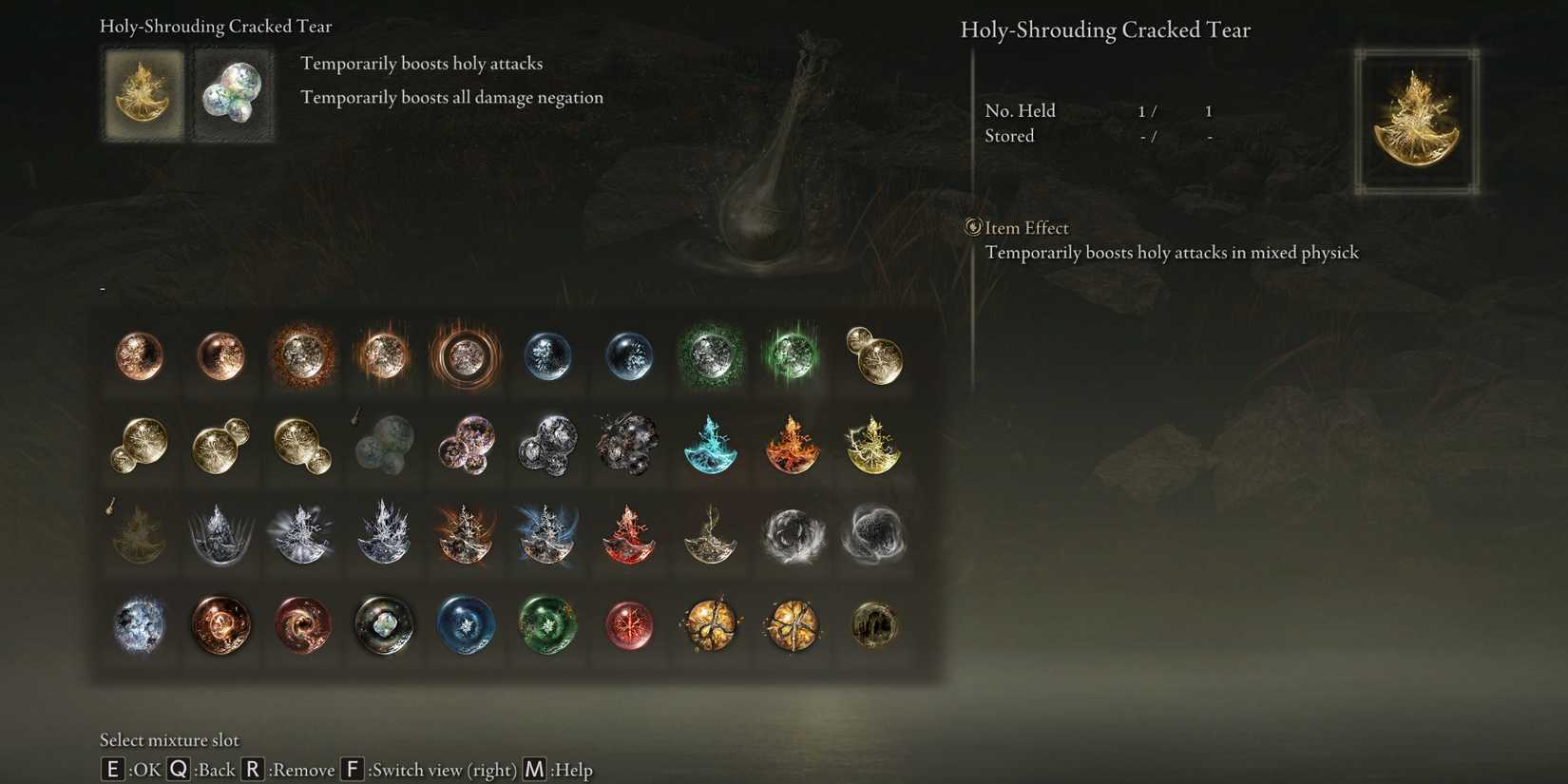Select the red winged cracked tear in third row
This screenshot has height=784, width=1568.
629,535
